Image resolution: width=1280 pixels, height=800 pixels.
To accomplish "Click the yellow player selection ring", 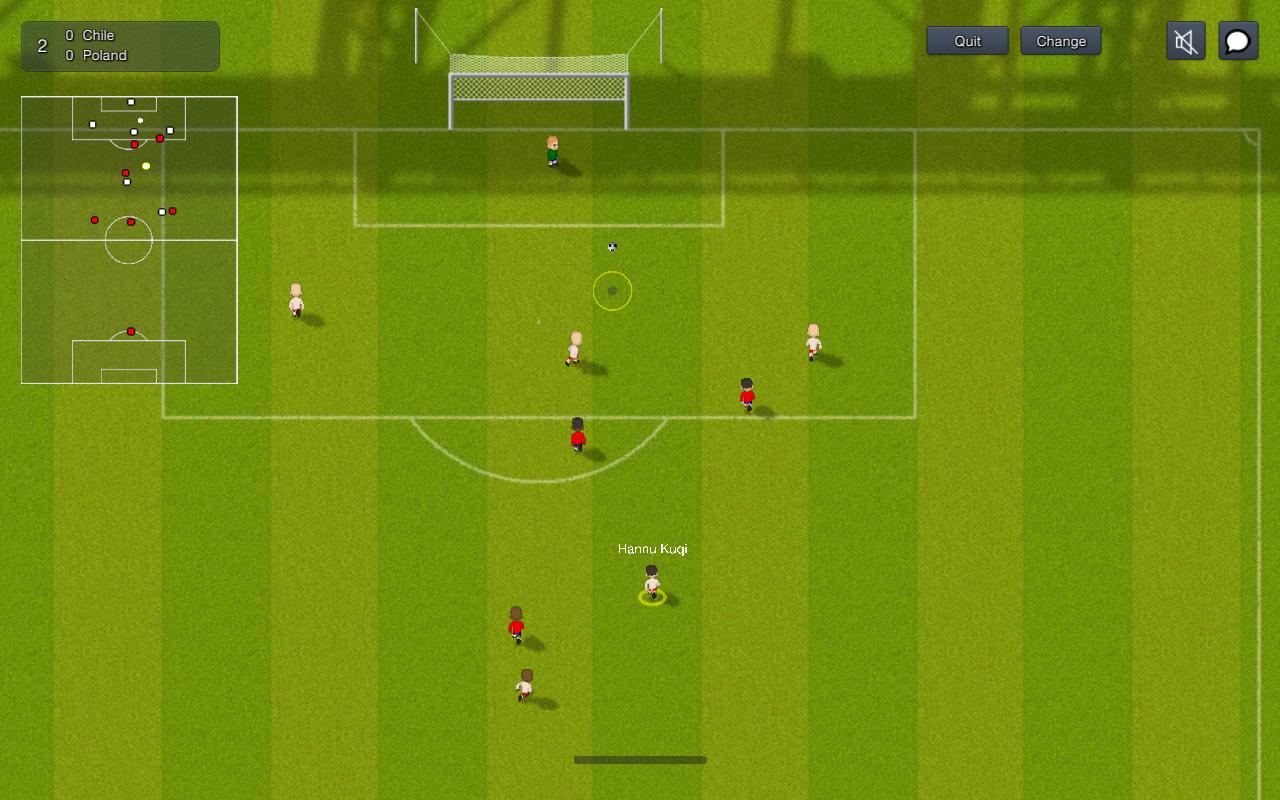I will (652, 597).
